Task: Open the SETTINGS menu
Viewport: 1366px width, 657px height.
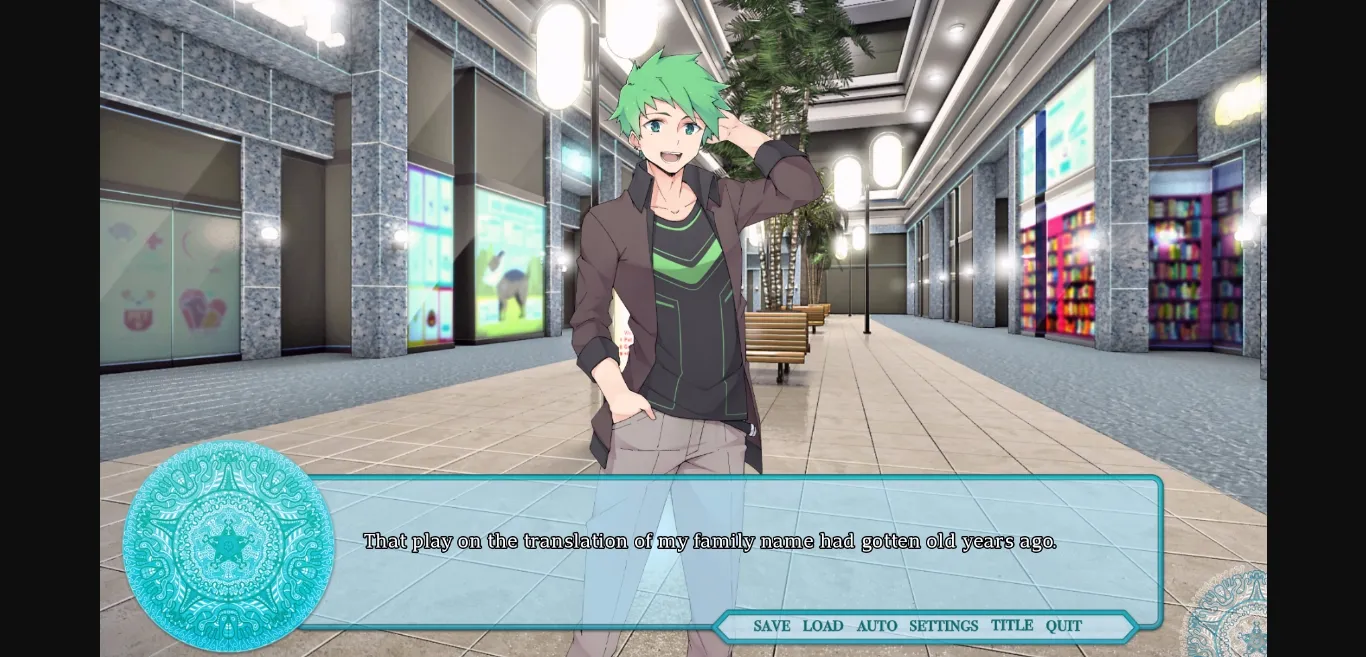Action: click(943, 626)
